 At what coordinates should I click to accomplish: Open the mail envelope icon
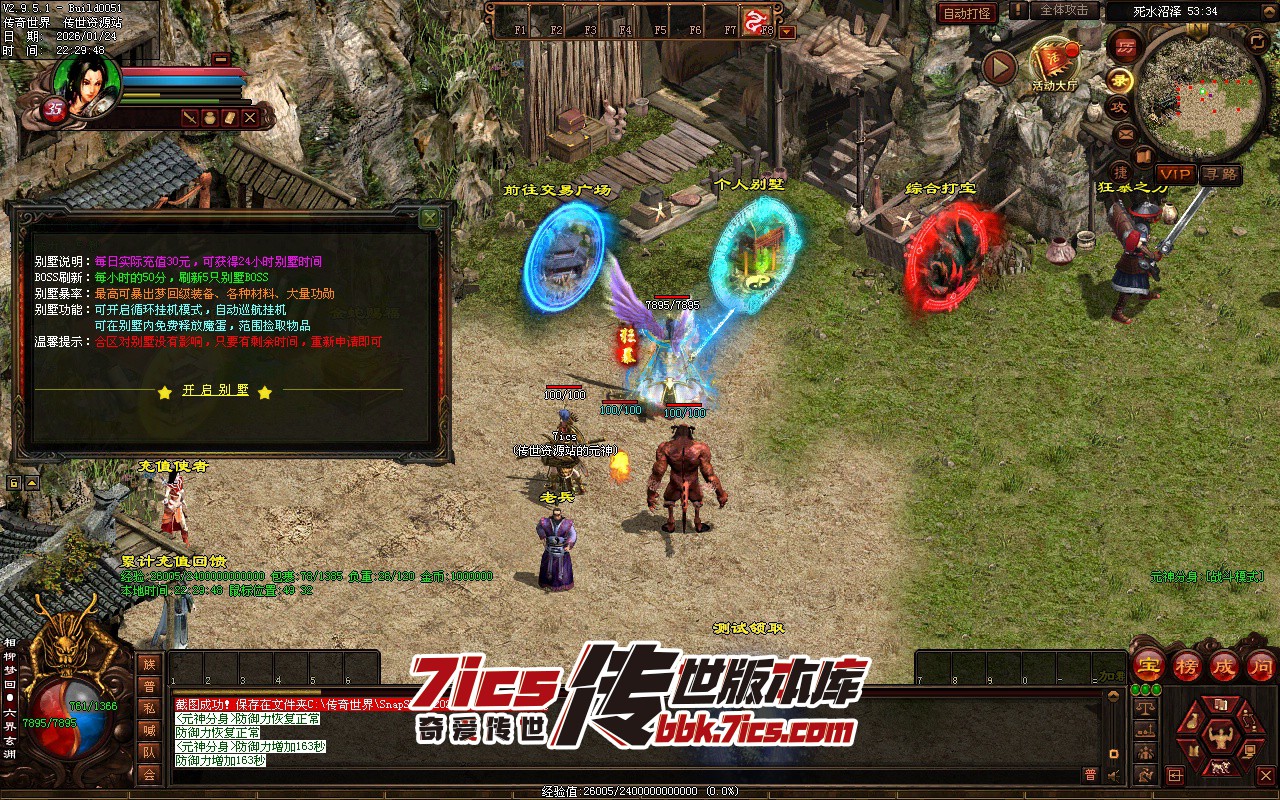(1125, 133)
